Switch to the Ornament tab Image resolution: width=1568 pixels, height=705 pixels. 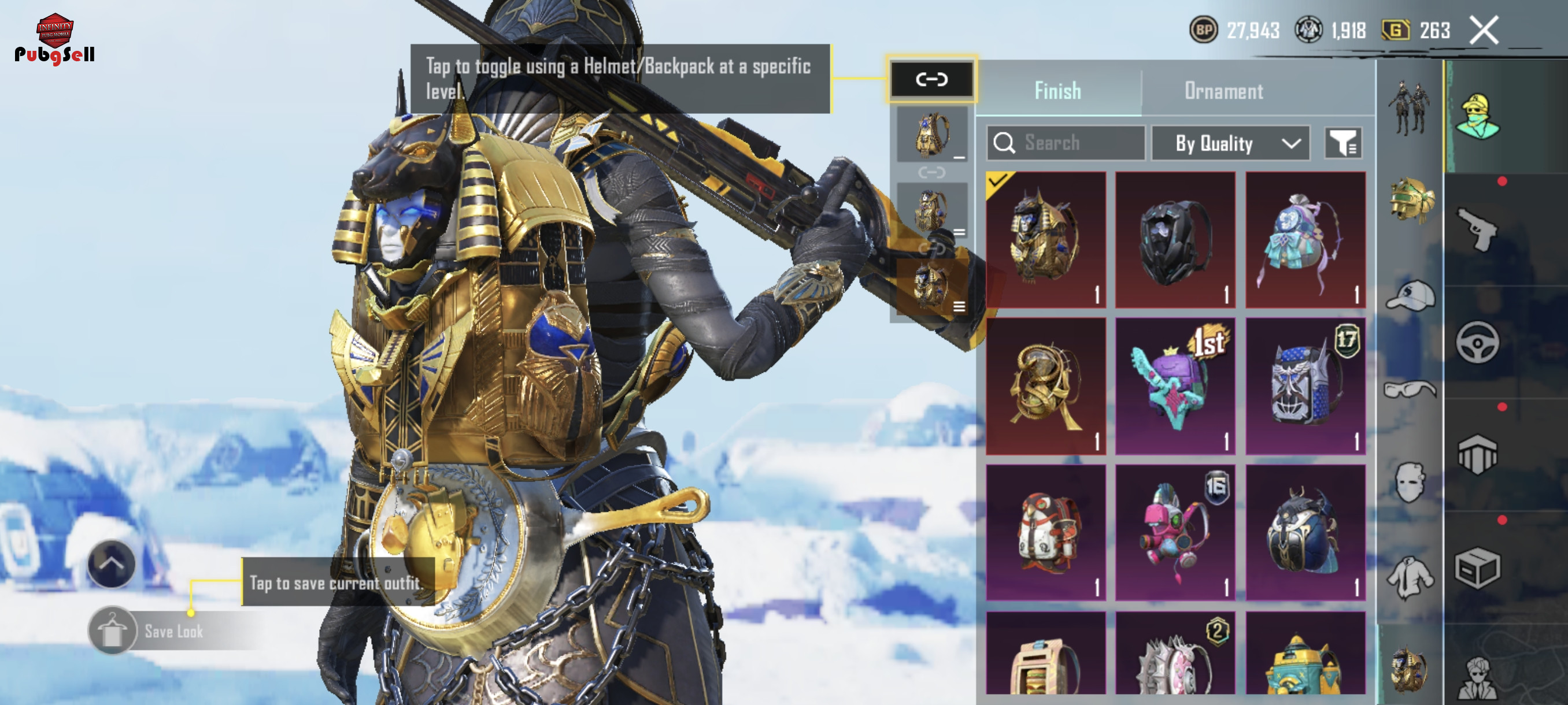(x=1223, y=91)
